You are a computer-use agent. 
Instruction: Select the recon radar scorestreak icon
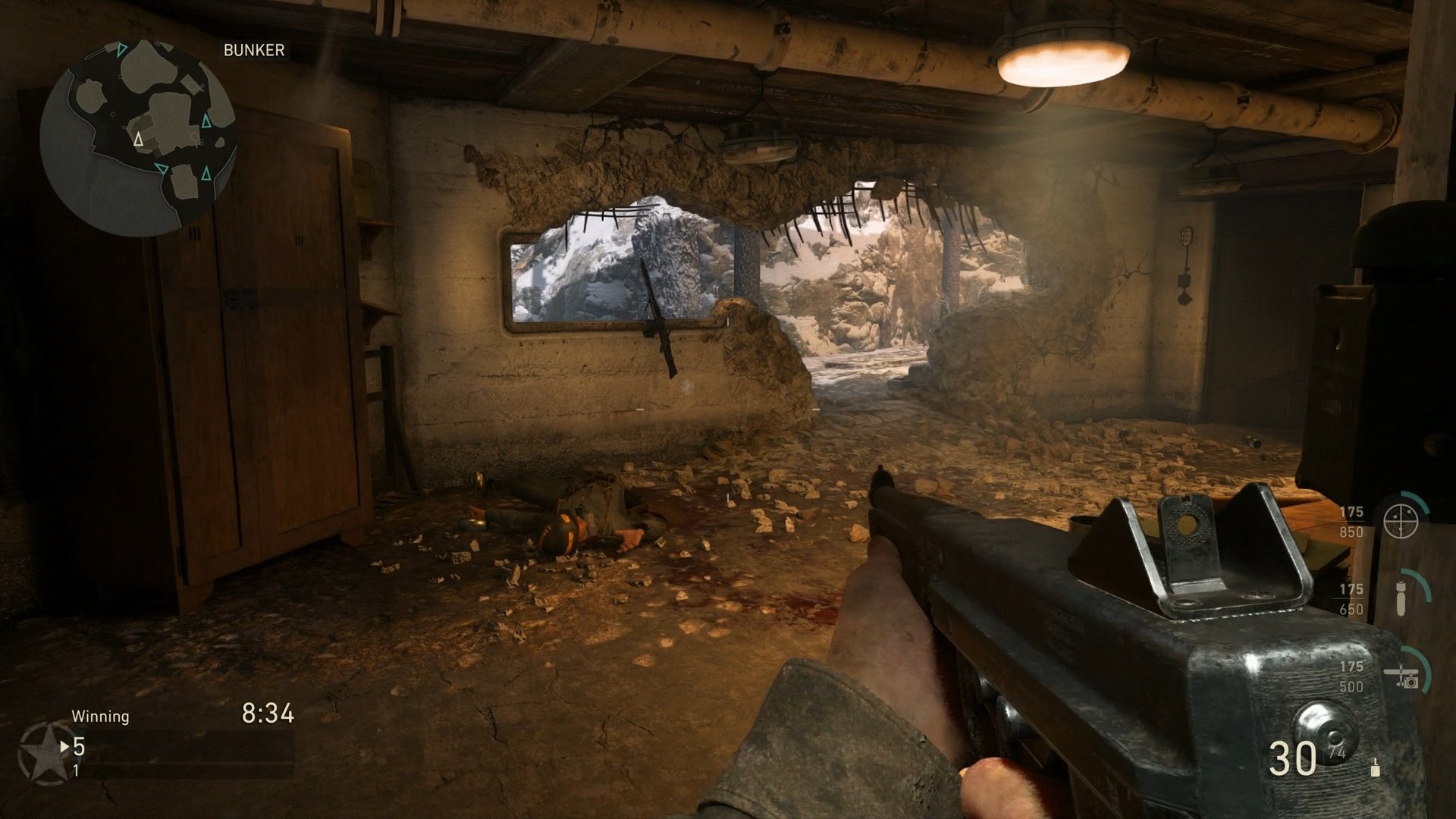[1401, 520]
